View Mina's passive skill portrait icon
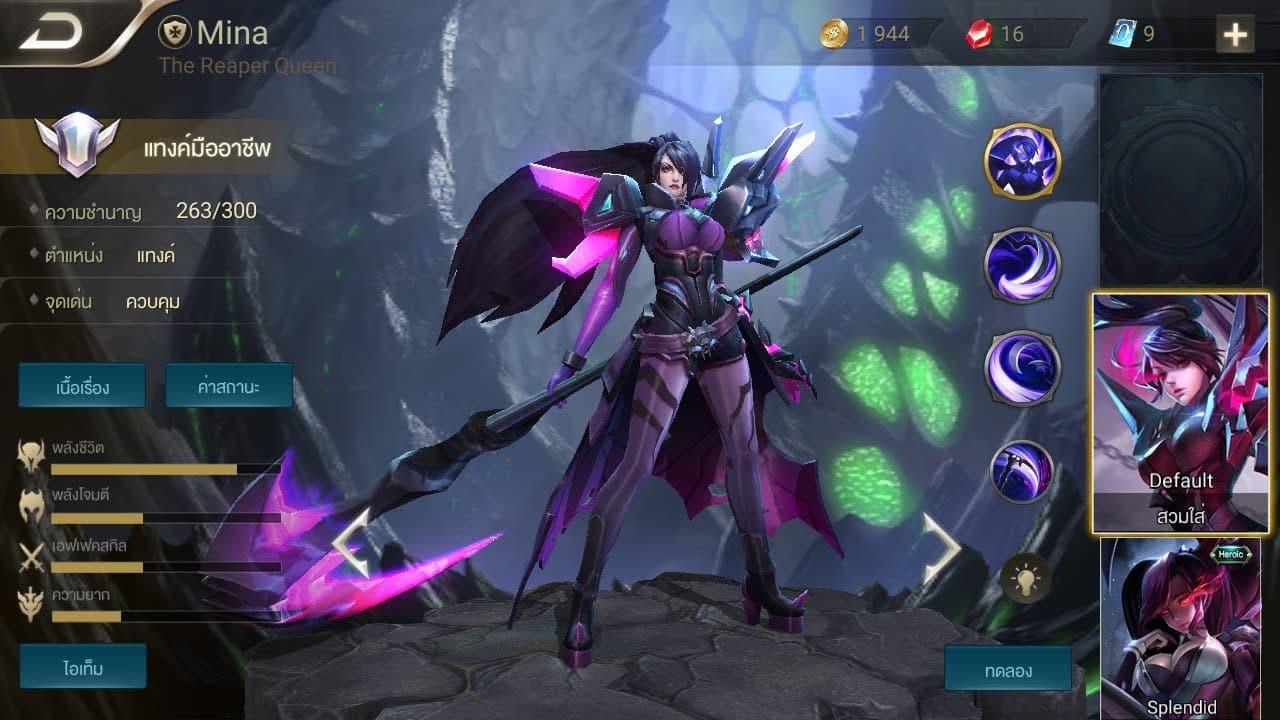 click(x=1022, y=161)
